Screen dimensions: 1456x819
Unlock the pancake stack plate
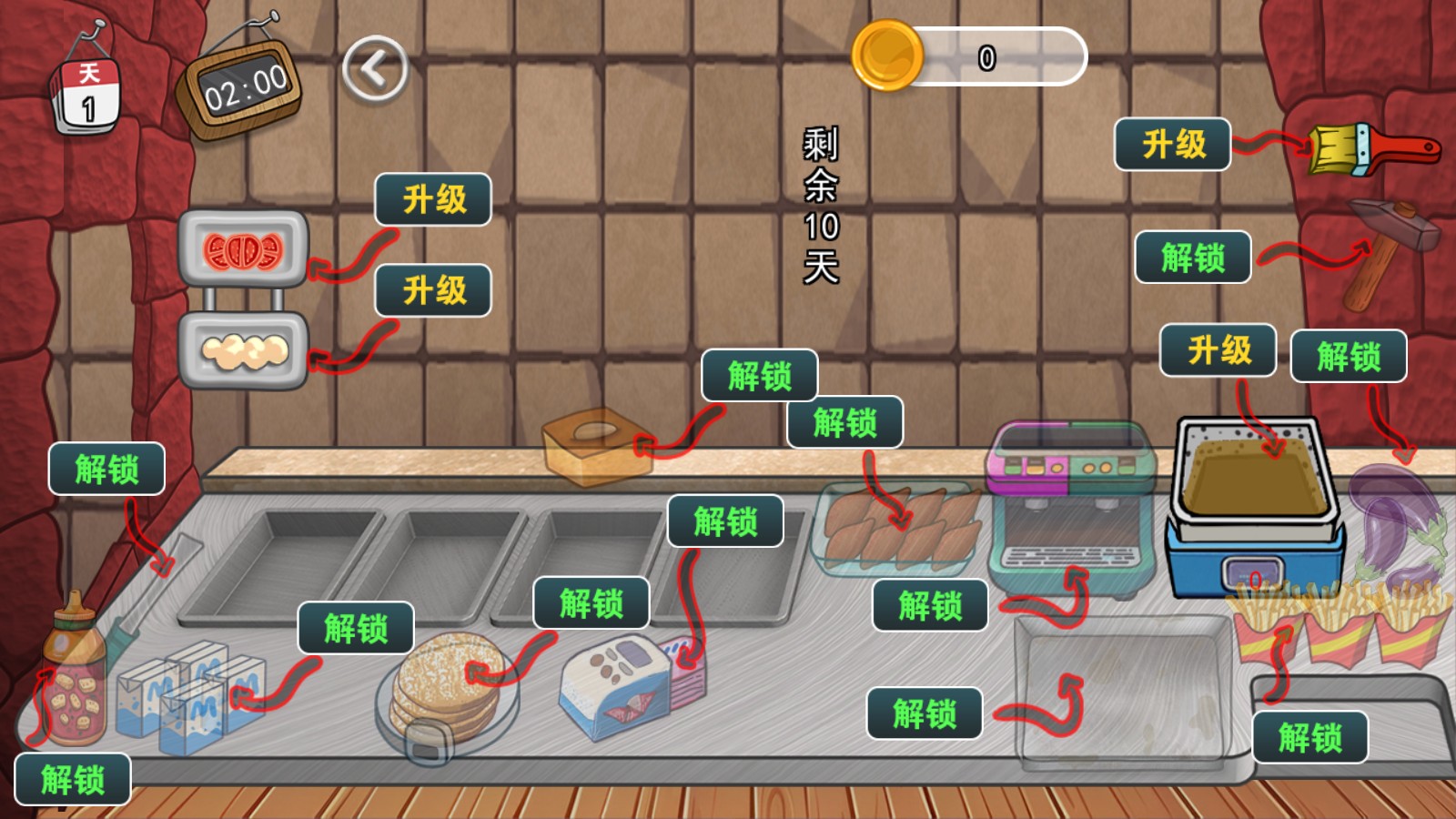pos(591,602)
